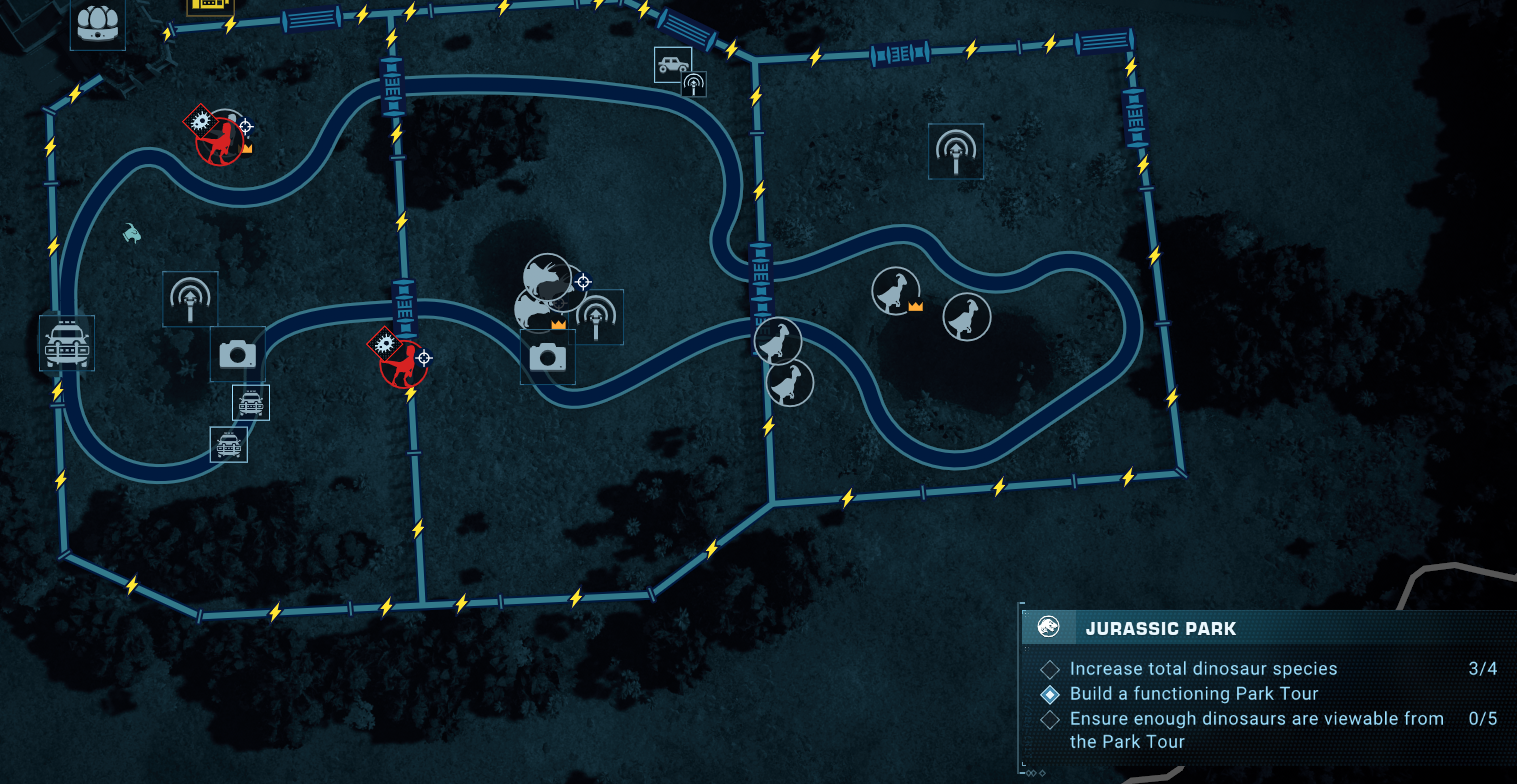
Task: Select the Build a functioning Park Tour objective
Action: pos(1193,693)
